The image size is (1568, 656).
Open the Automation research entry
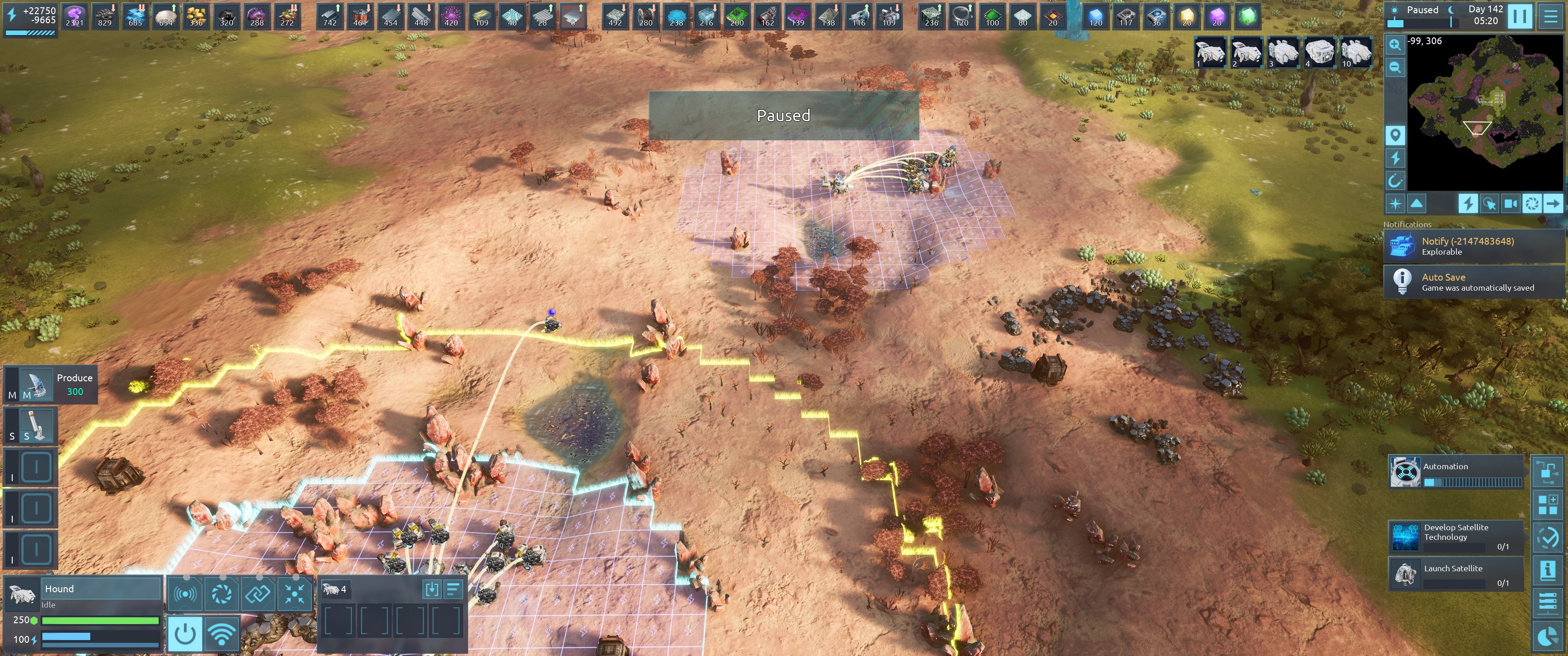tap(1456, 472)
